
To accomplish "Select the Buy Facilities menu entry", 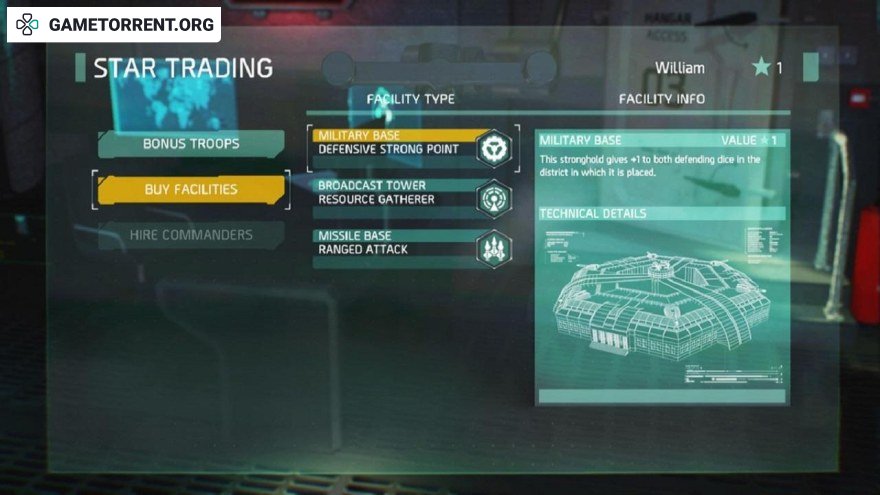I will click(x=190, y=189).
